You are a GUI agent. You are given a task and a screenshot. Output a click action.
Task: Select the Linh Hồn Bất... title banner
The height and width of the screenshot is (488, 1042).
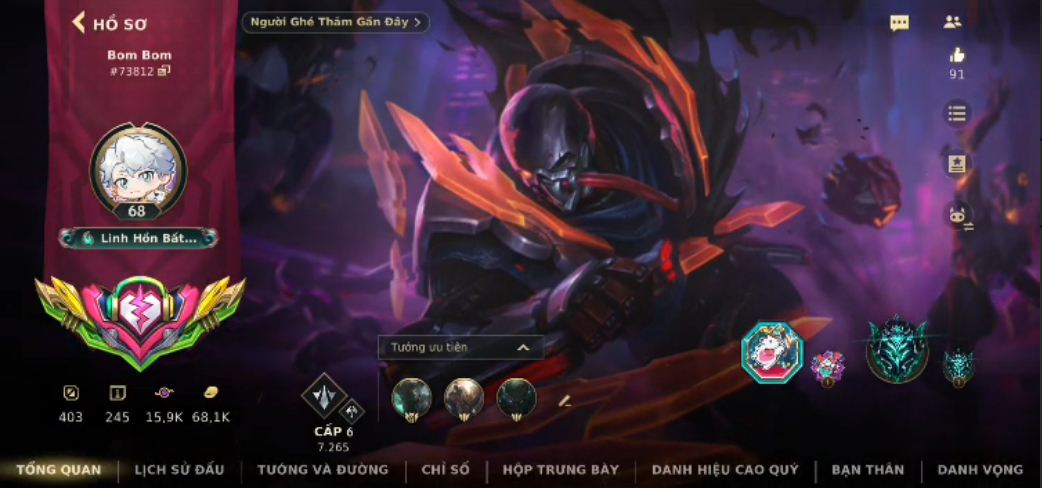139,238
